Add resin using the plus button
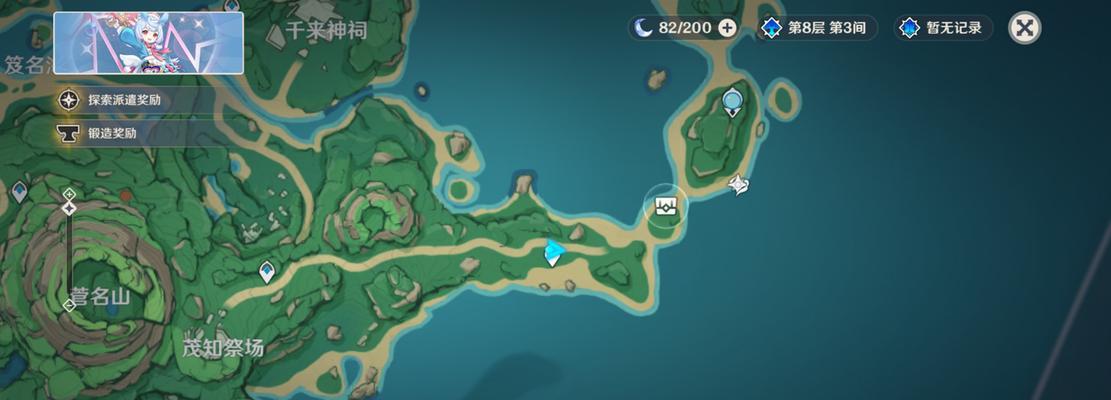Viewport: 1111px width, 400px height. point(727,28)
